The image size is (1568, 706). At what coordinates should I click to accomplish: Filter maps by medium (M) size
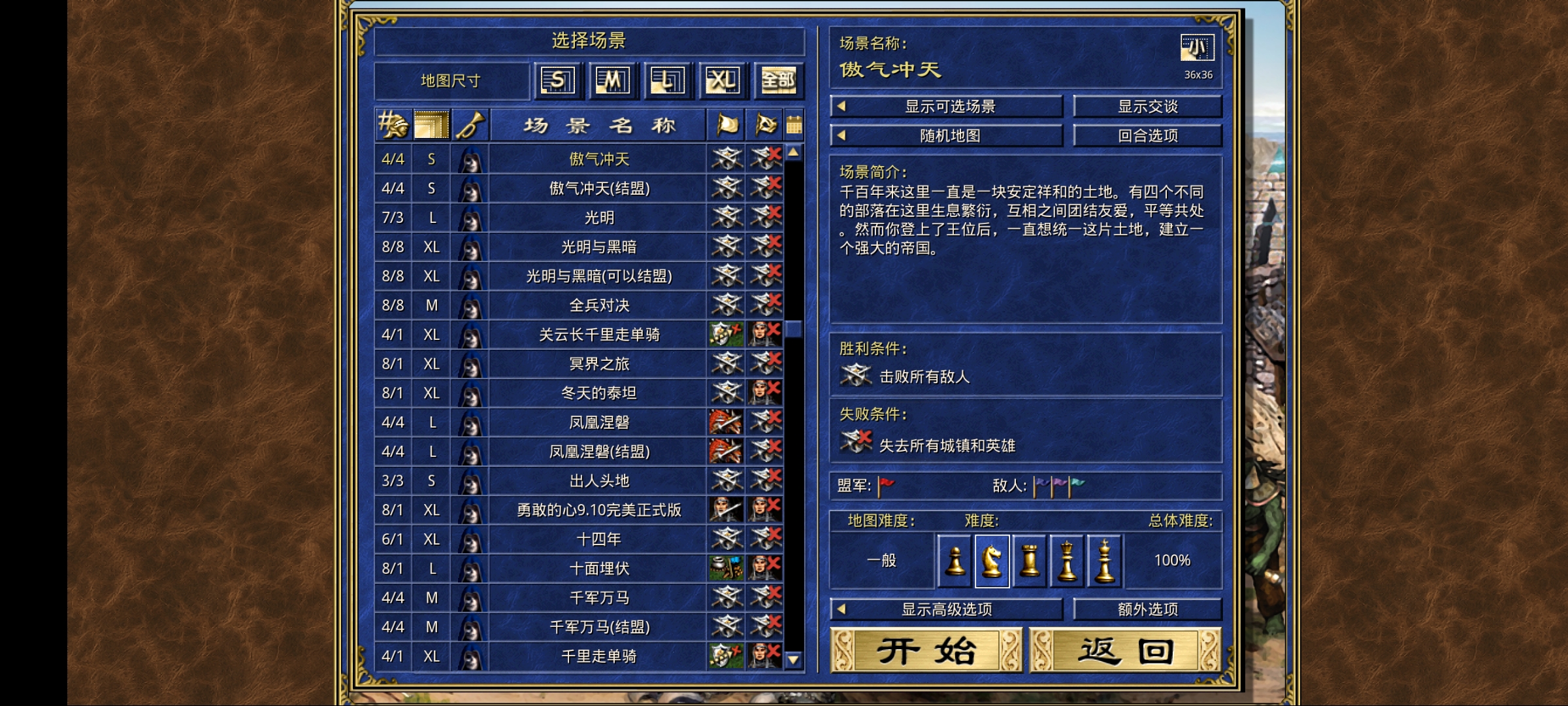click(x=613, y=80)
